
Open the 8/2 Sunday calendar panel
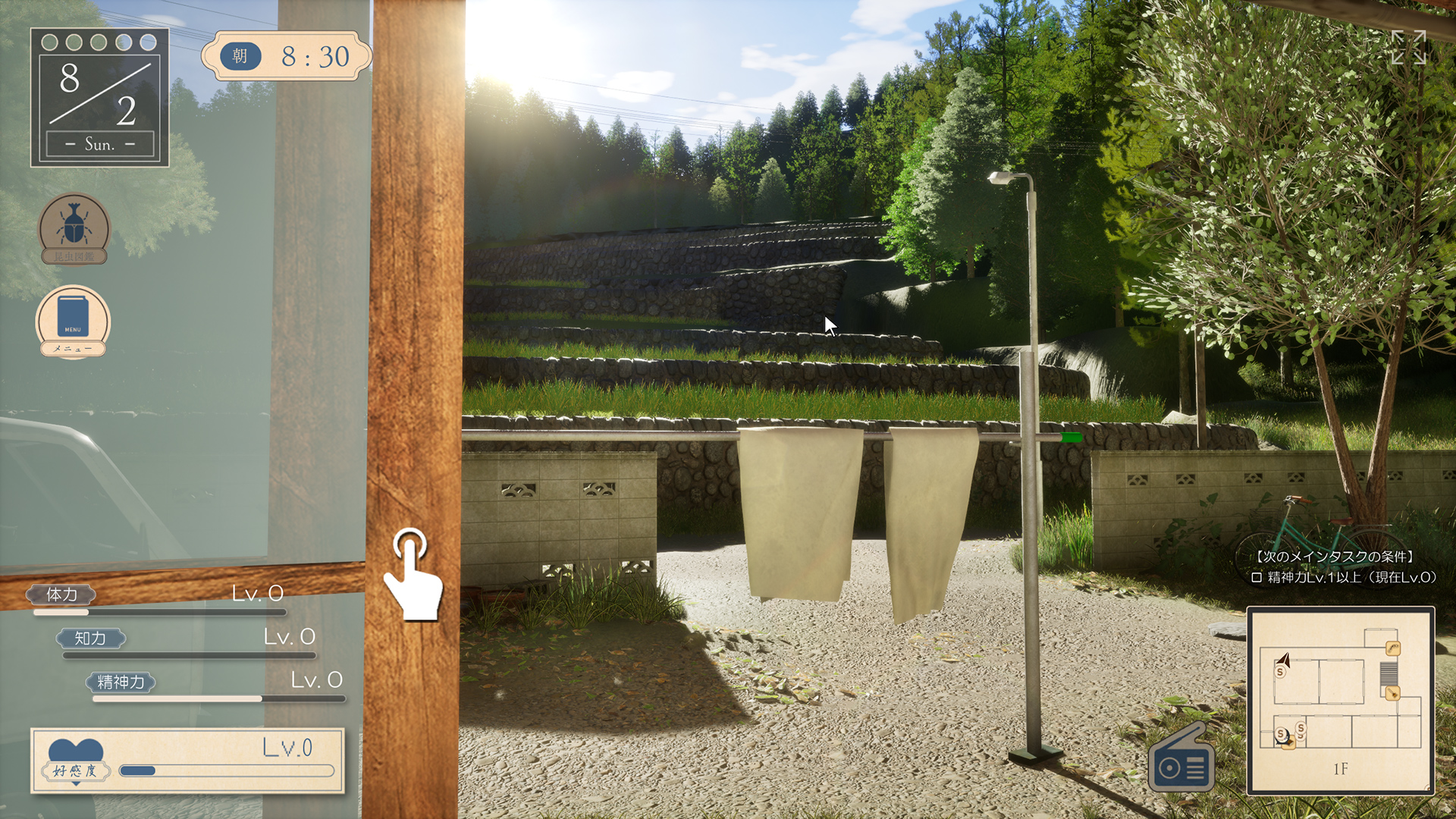click(x=99, y=98)
